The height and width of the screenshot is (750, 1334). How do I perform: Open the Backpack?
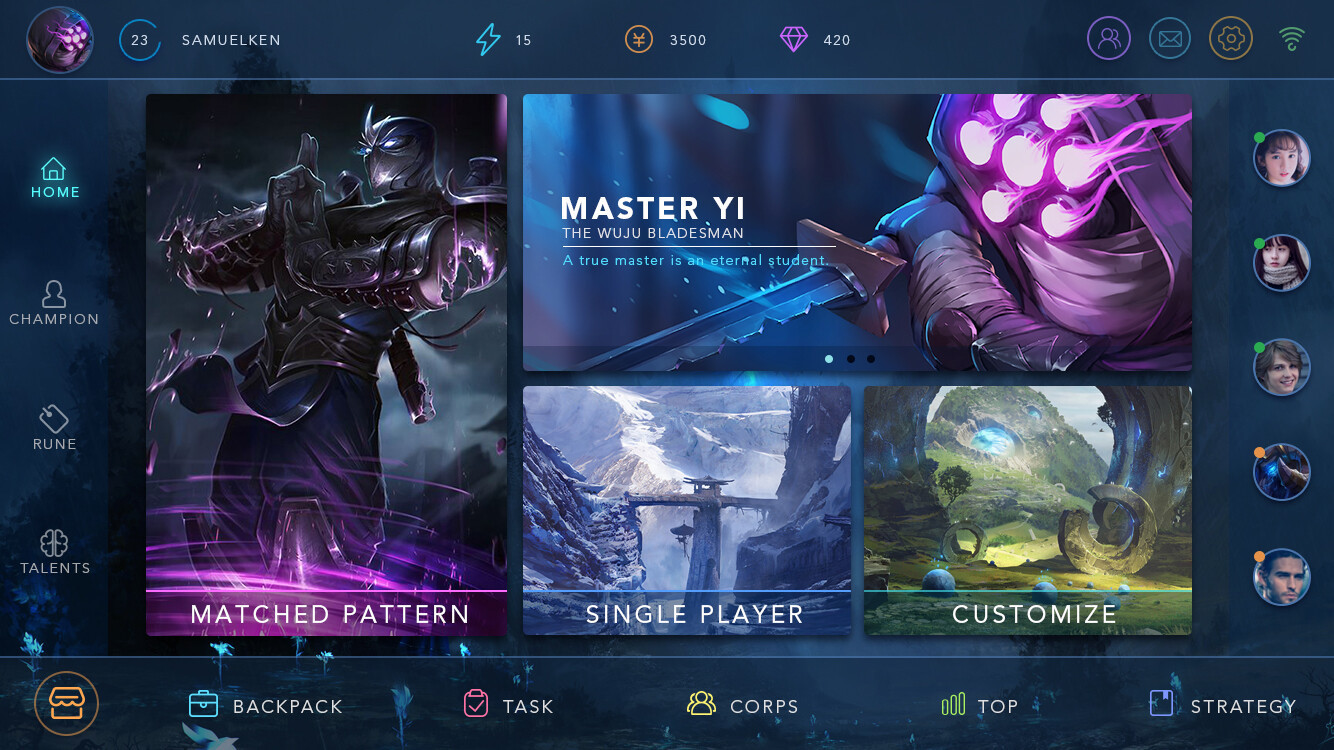[x=266, y=706]
